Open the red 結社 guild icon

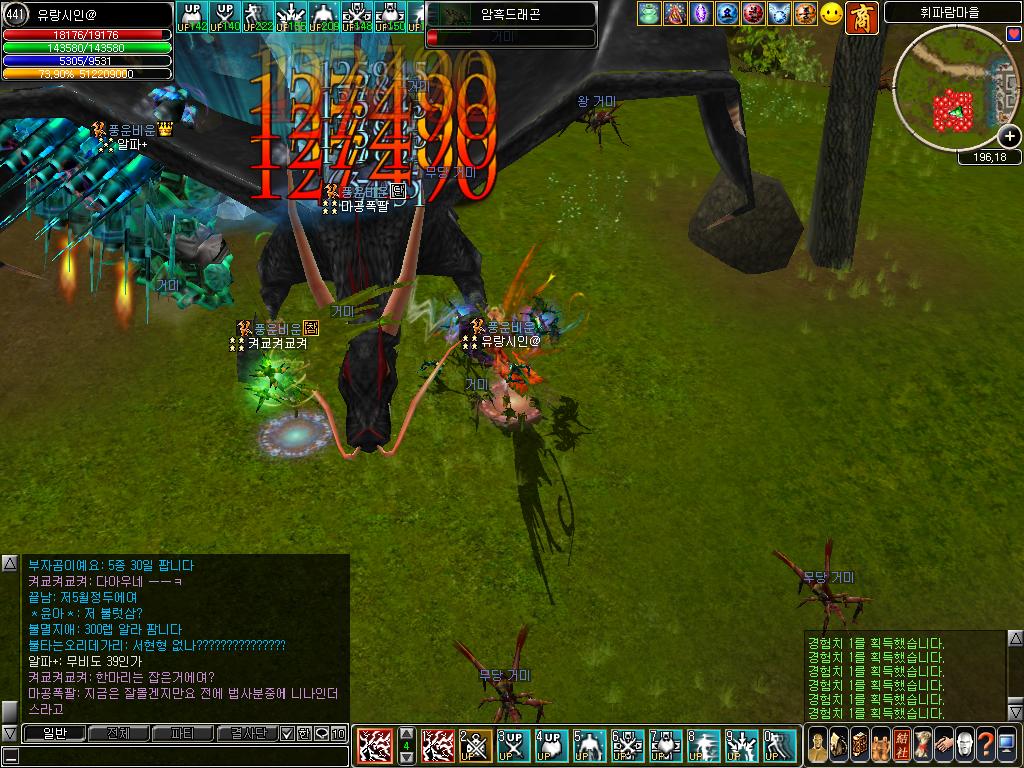tap(899, 746)
